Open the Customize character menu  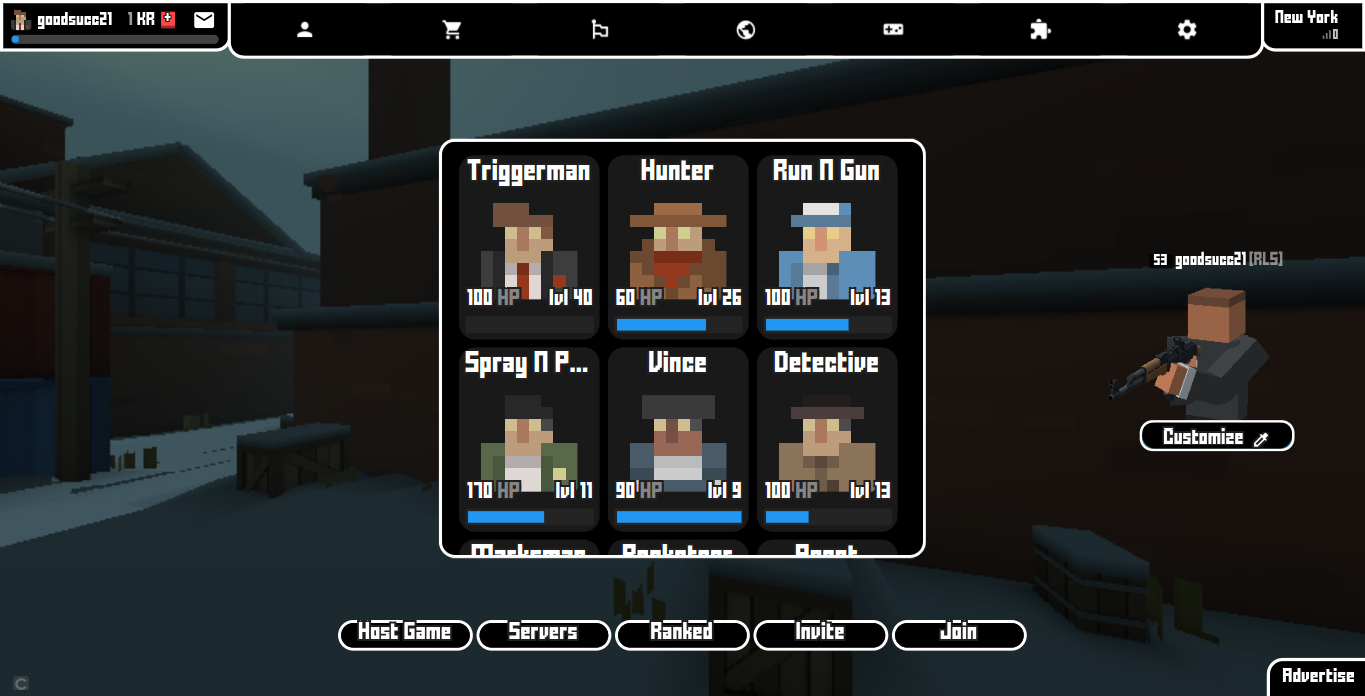1216,437
